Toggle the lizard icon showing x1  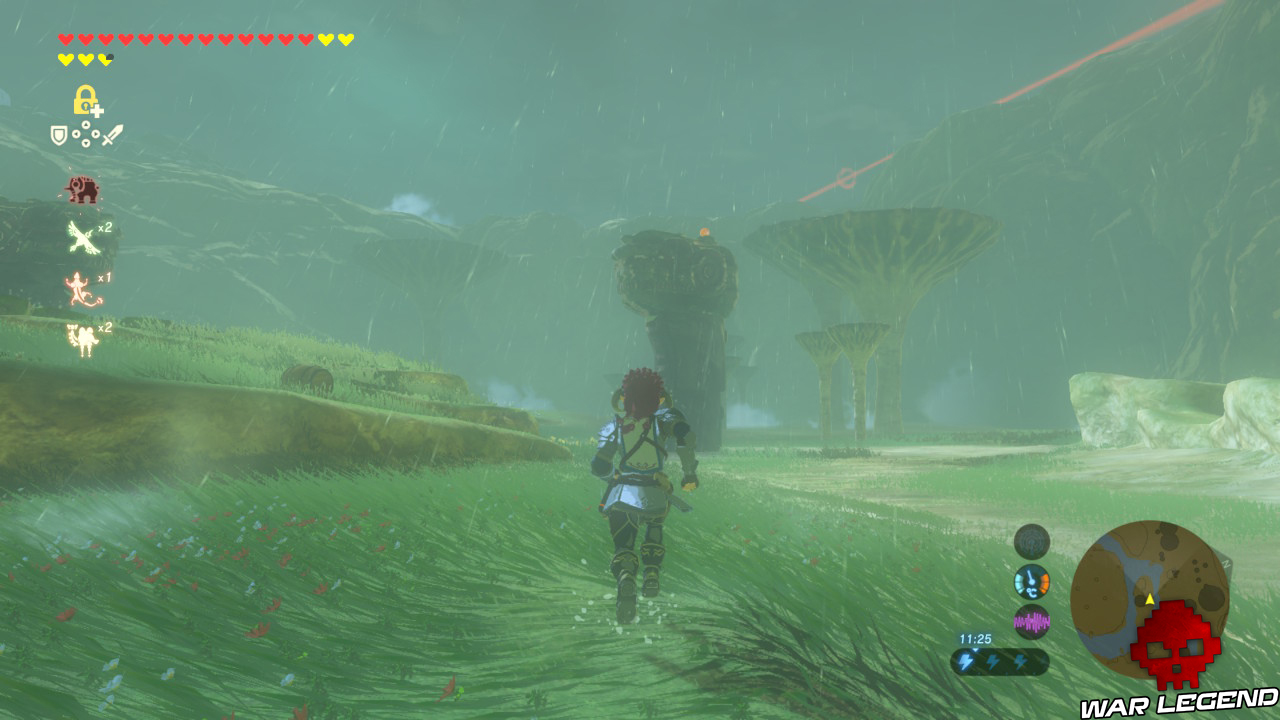[x=77, y=290]
